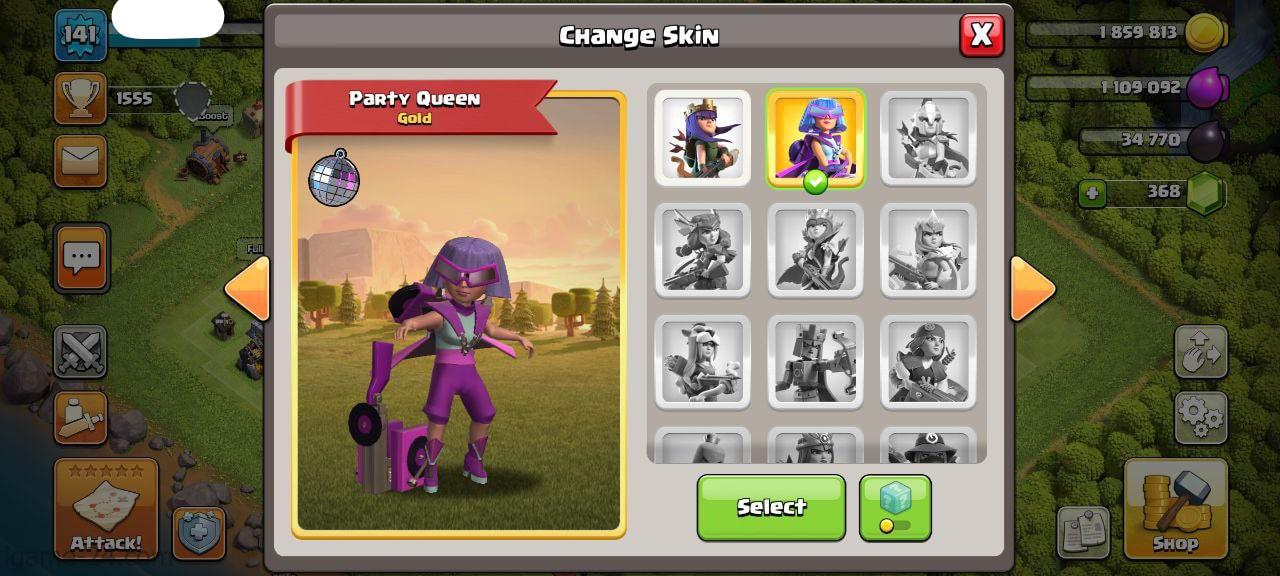Open the chat speech bubble

pos(81,258)
